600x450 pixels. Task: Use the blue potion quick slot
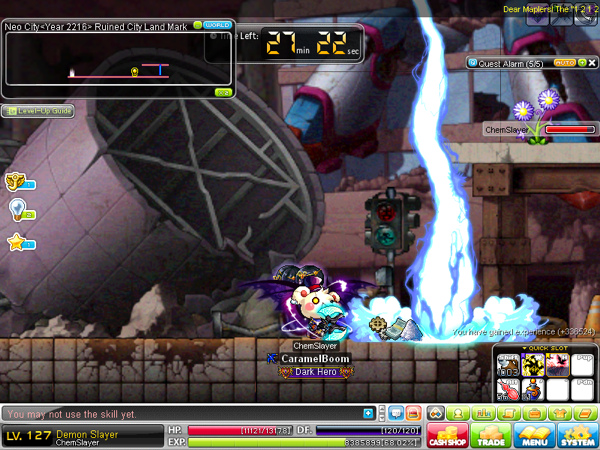533,389
